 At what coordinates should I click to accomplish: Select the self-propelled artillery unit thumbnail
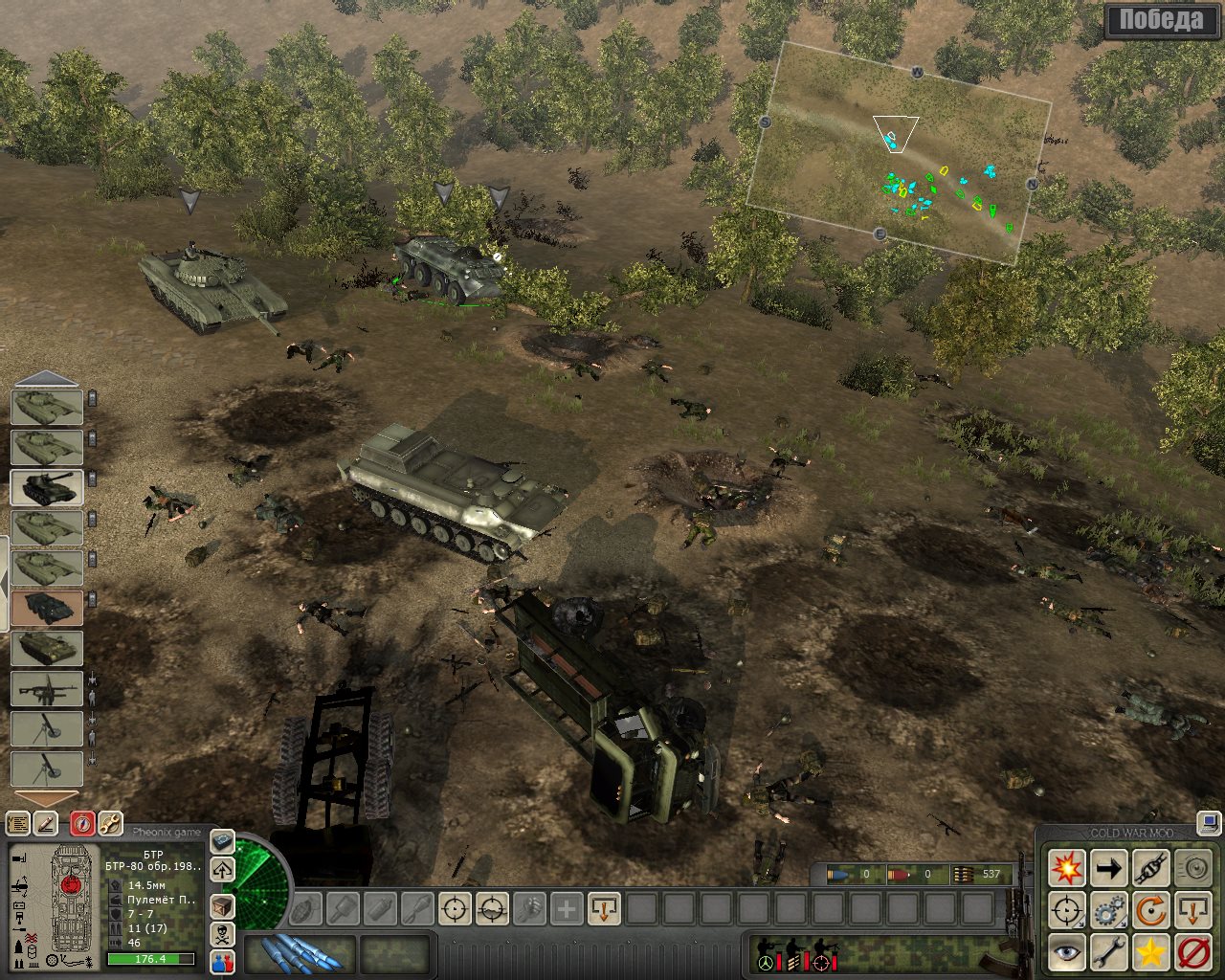(x=47, y=487)
